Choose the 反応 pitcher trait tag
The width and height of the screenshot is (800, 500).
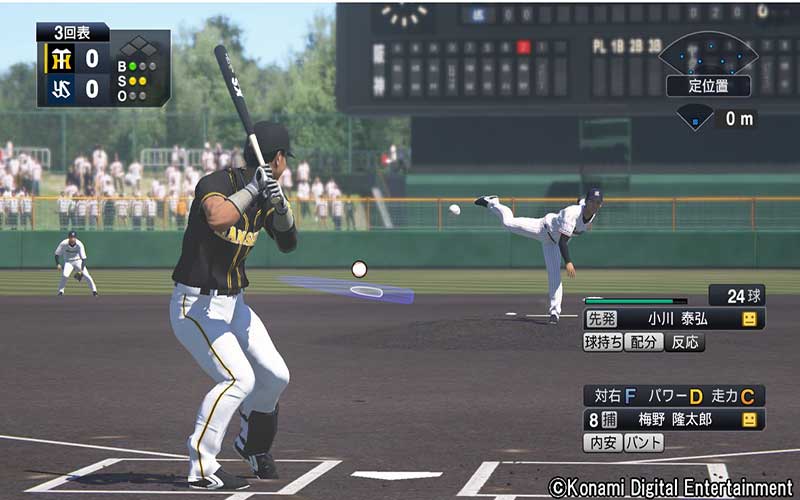(685, 342)
